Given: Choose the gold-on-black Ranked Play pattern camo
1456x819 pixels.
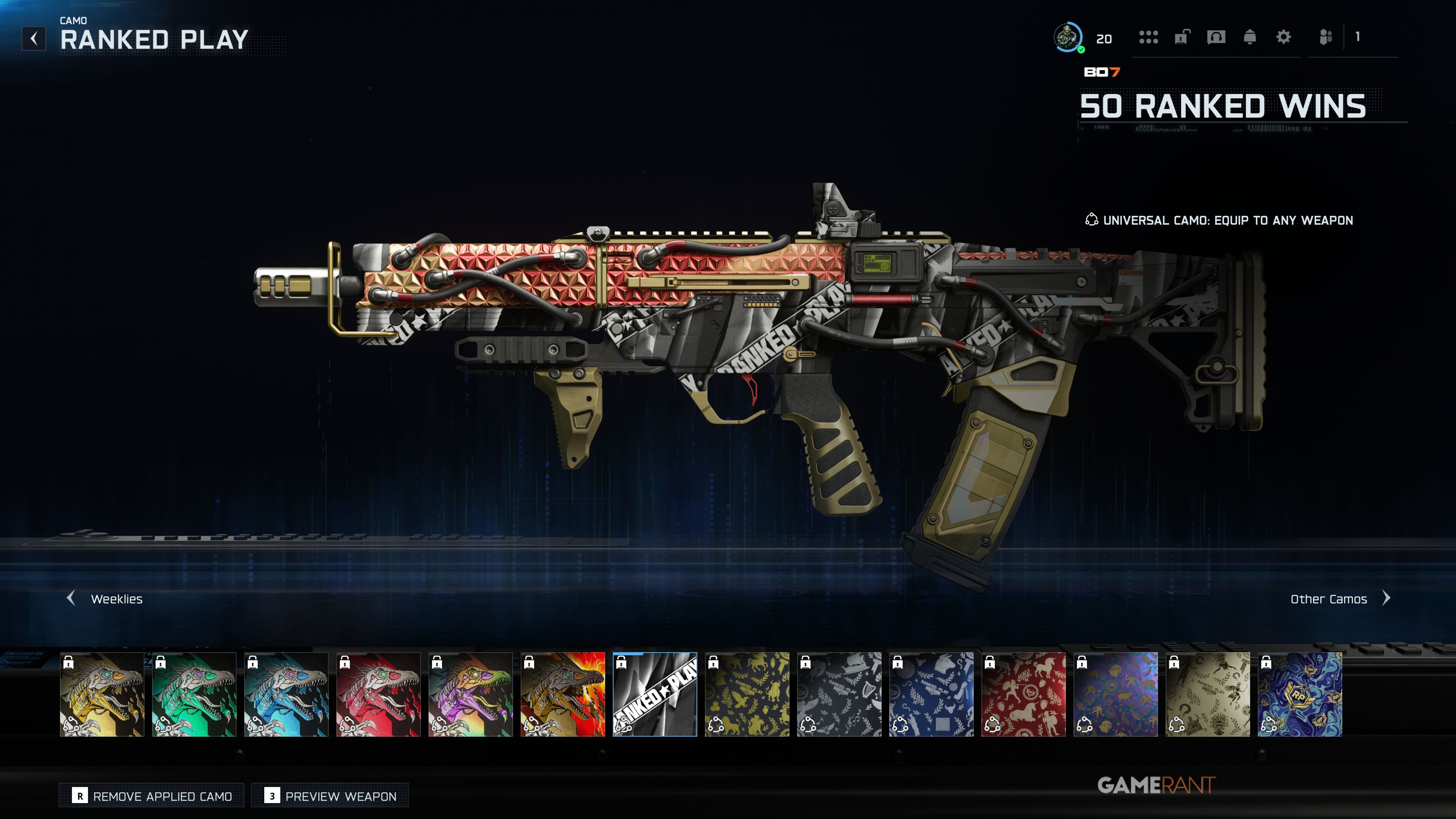Looking at the screenshot, I should [747, 694].
